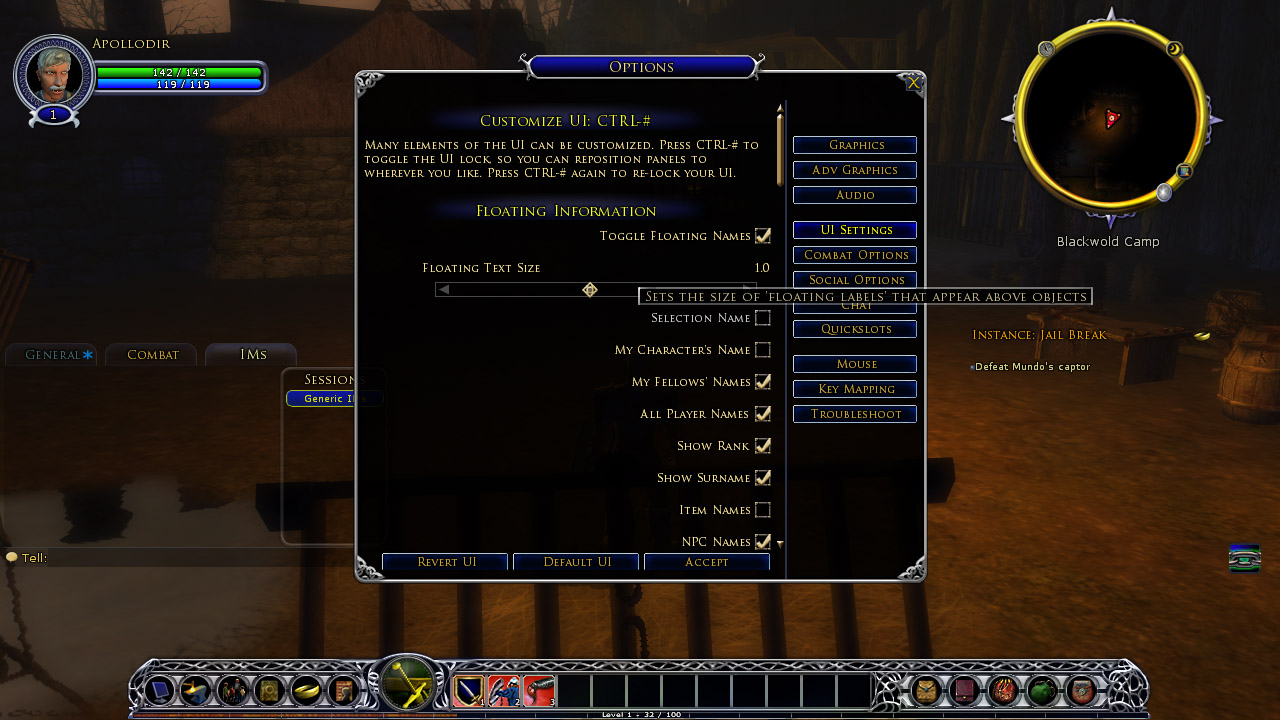Open Key Mapping settings
Image resolution: width=1280 pixels, height=720 pixels.
pyautogui.click(x=855, y=389)
